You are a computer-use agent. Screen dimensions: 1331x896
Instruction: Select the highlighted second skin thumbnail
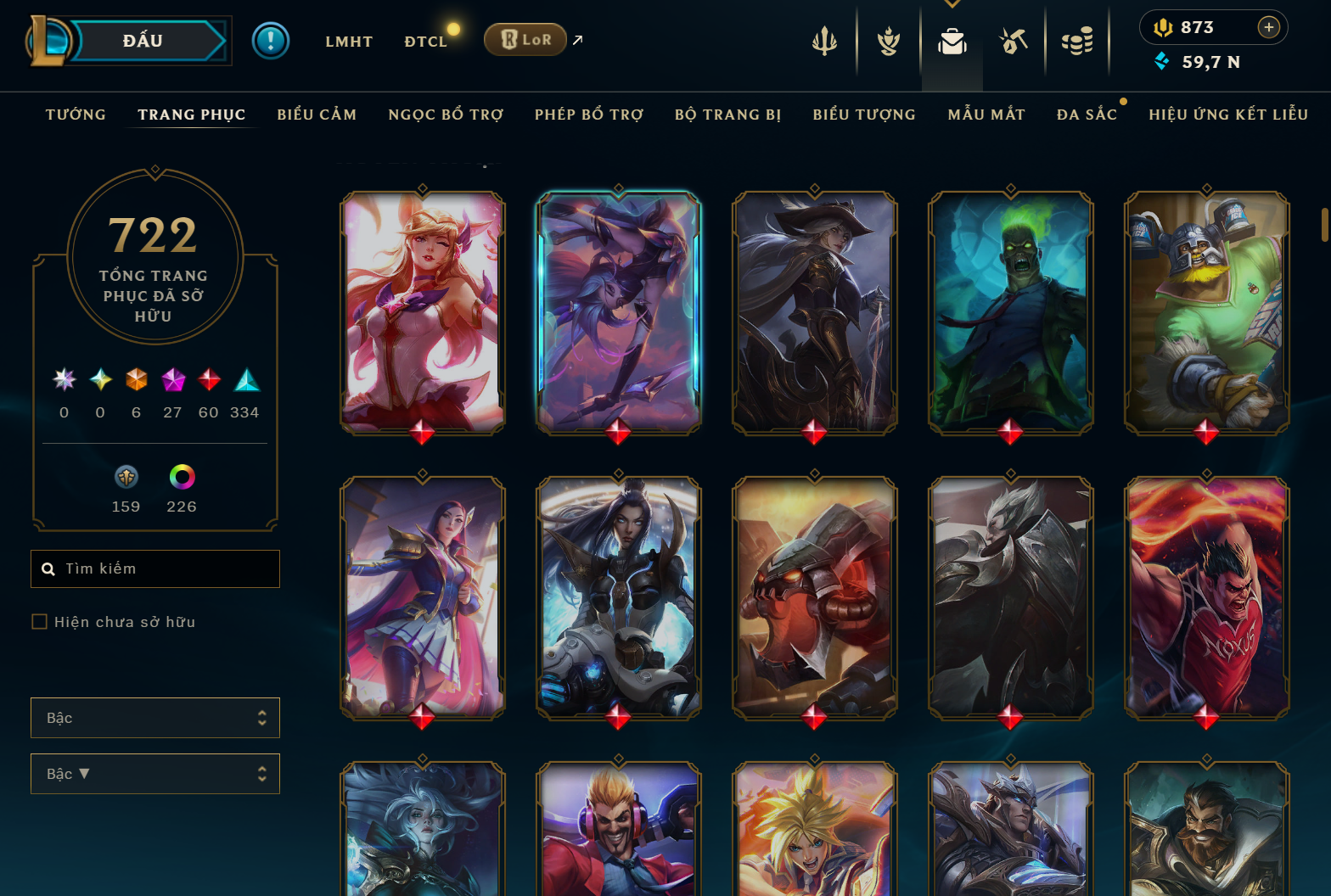(x=618, y=312)
